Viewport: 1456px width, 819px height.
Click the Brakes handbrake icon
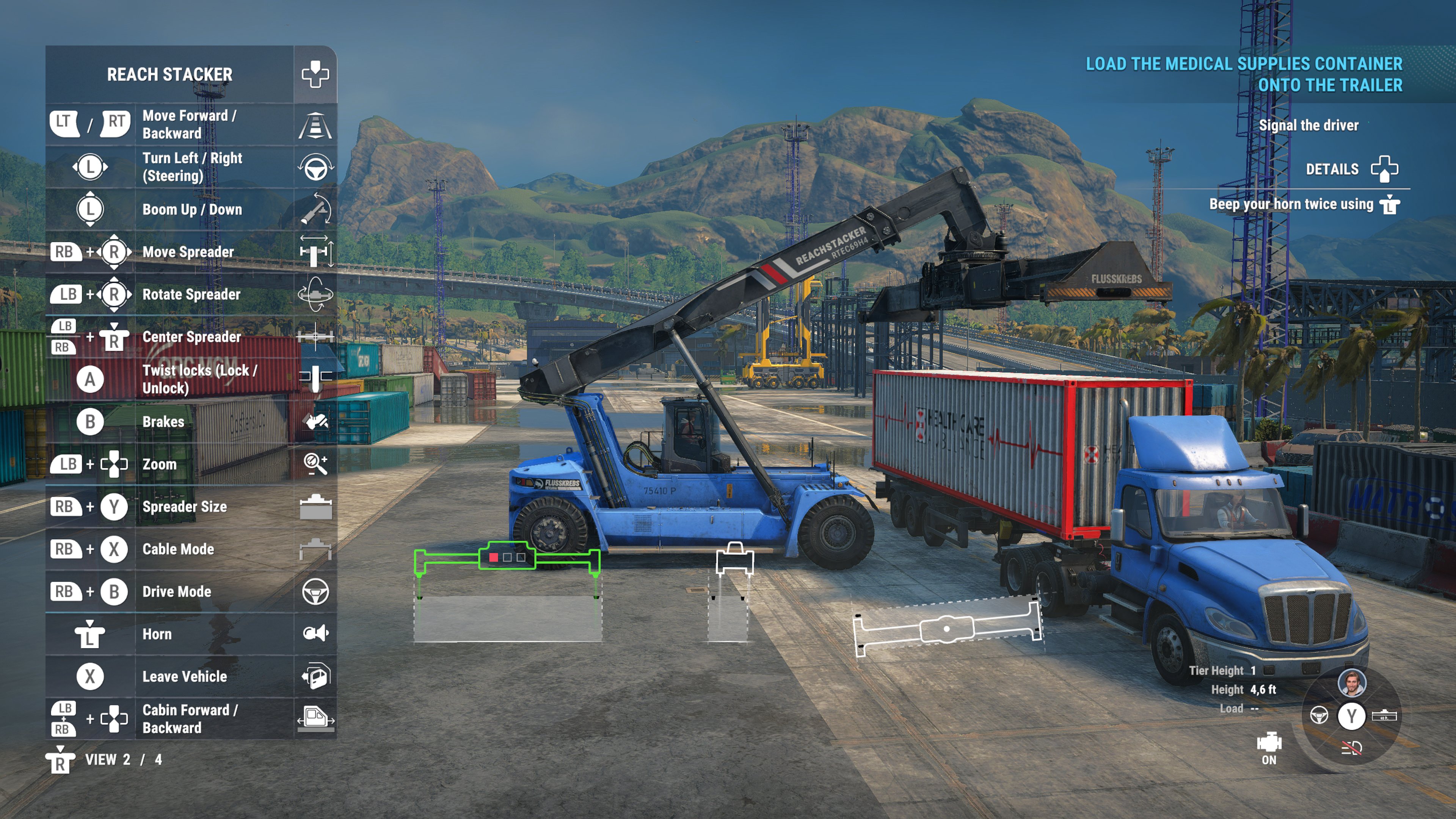[x=315, y=422]
